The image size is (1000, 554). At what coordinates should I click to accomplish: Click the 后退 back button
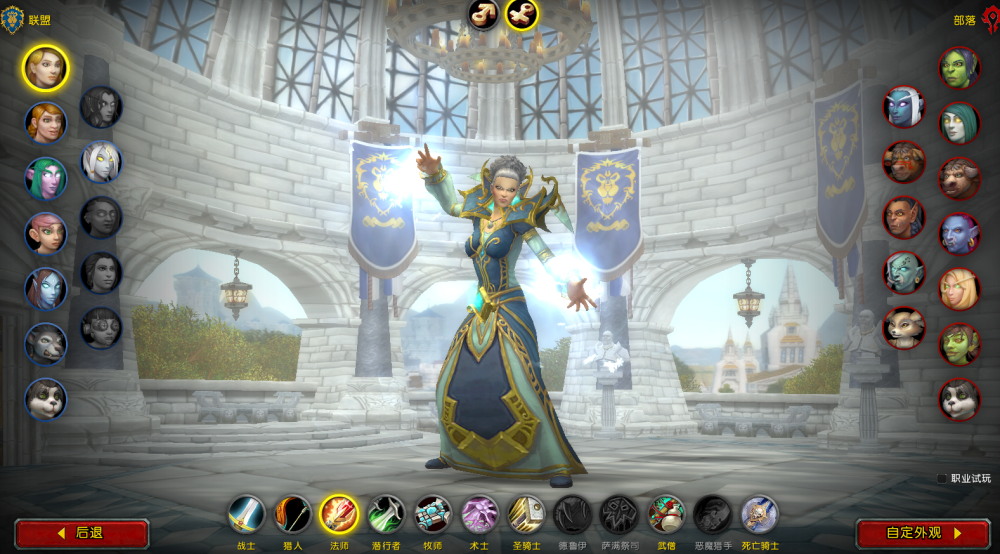82,533
